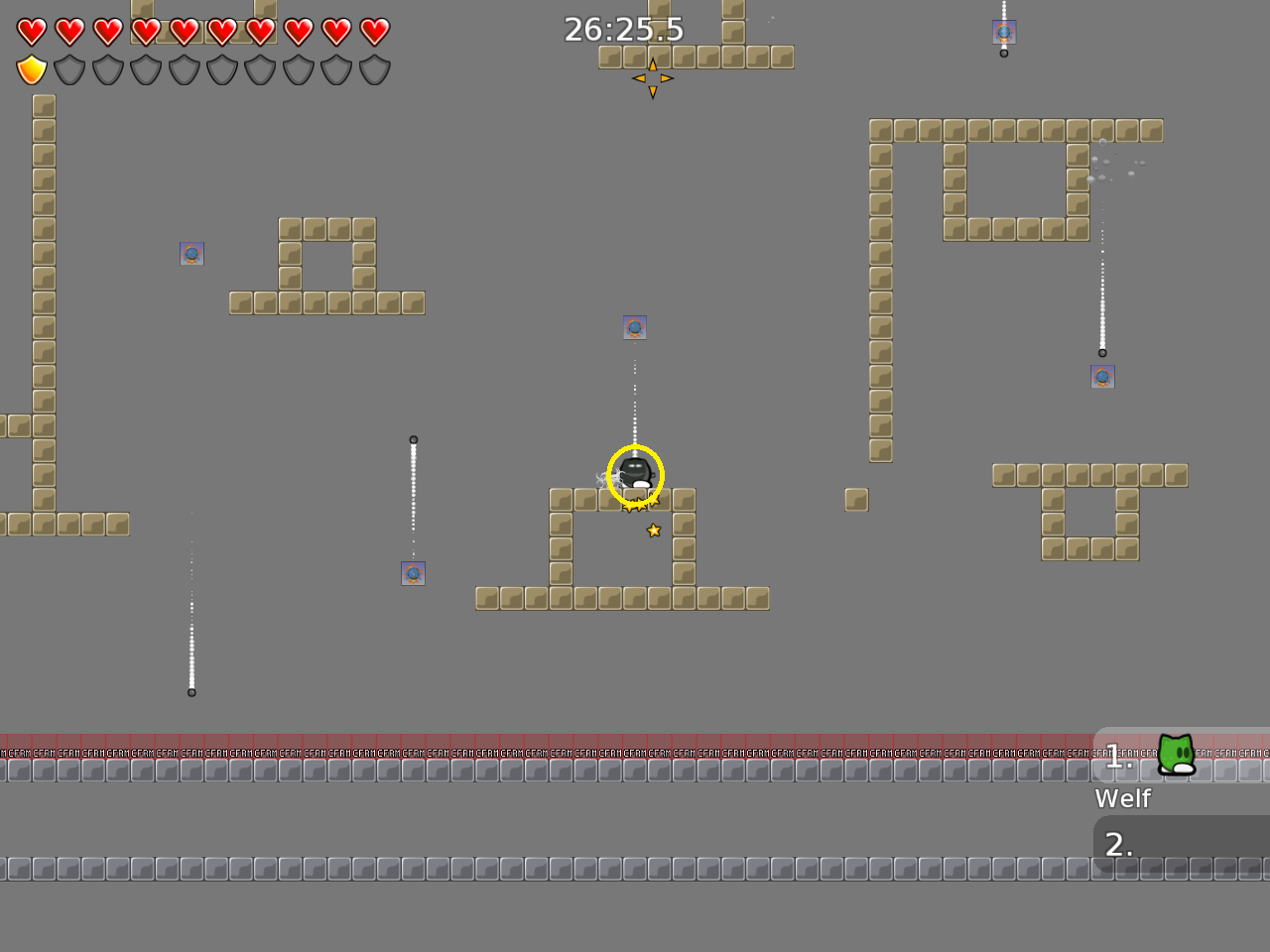Click the orange spawn marker below the timer
This screenshot has width=1270, height=952.
[653, 78]
